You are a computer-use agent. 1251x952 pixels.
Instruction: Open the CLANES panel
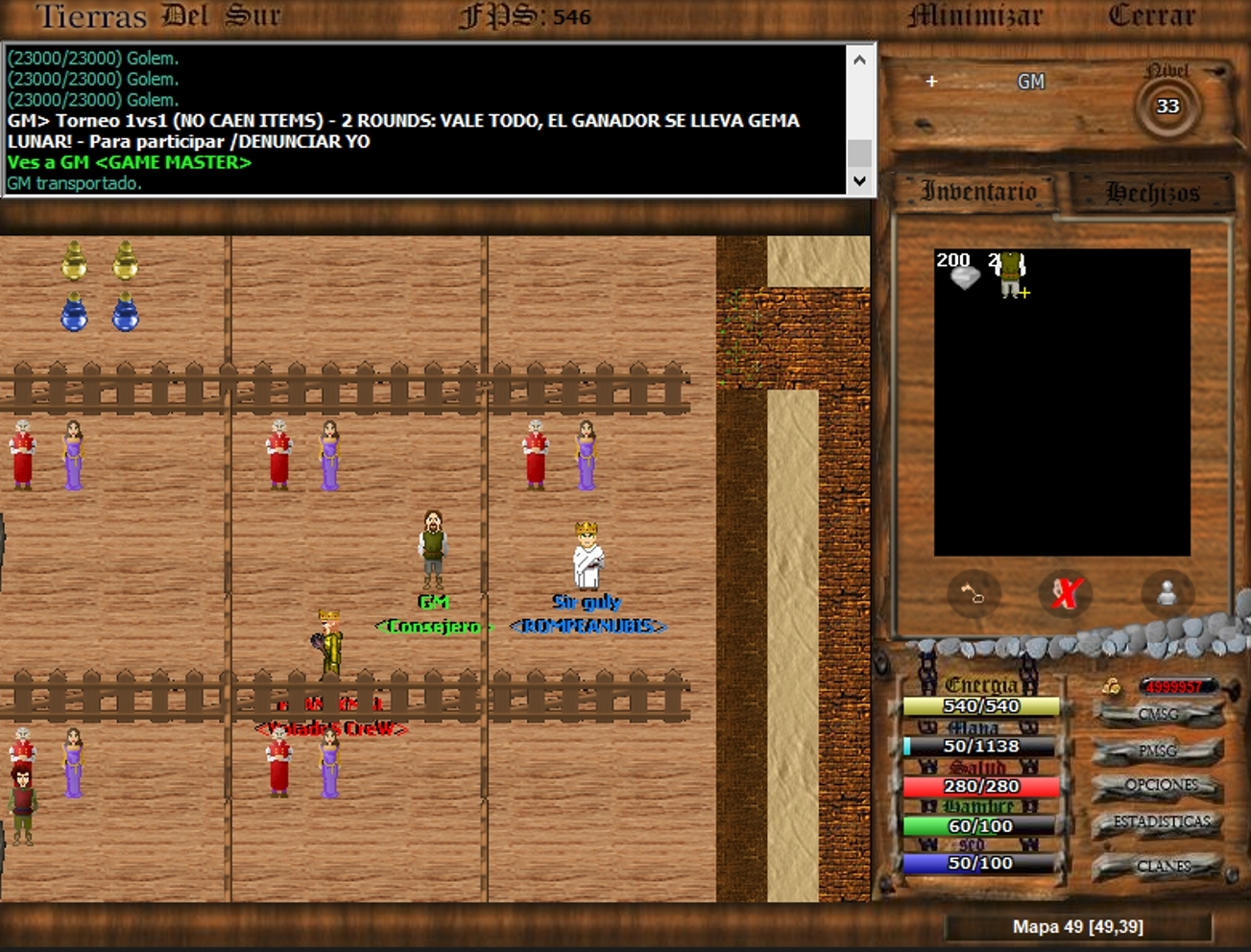click(1165, 865)
